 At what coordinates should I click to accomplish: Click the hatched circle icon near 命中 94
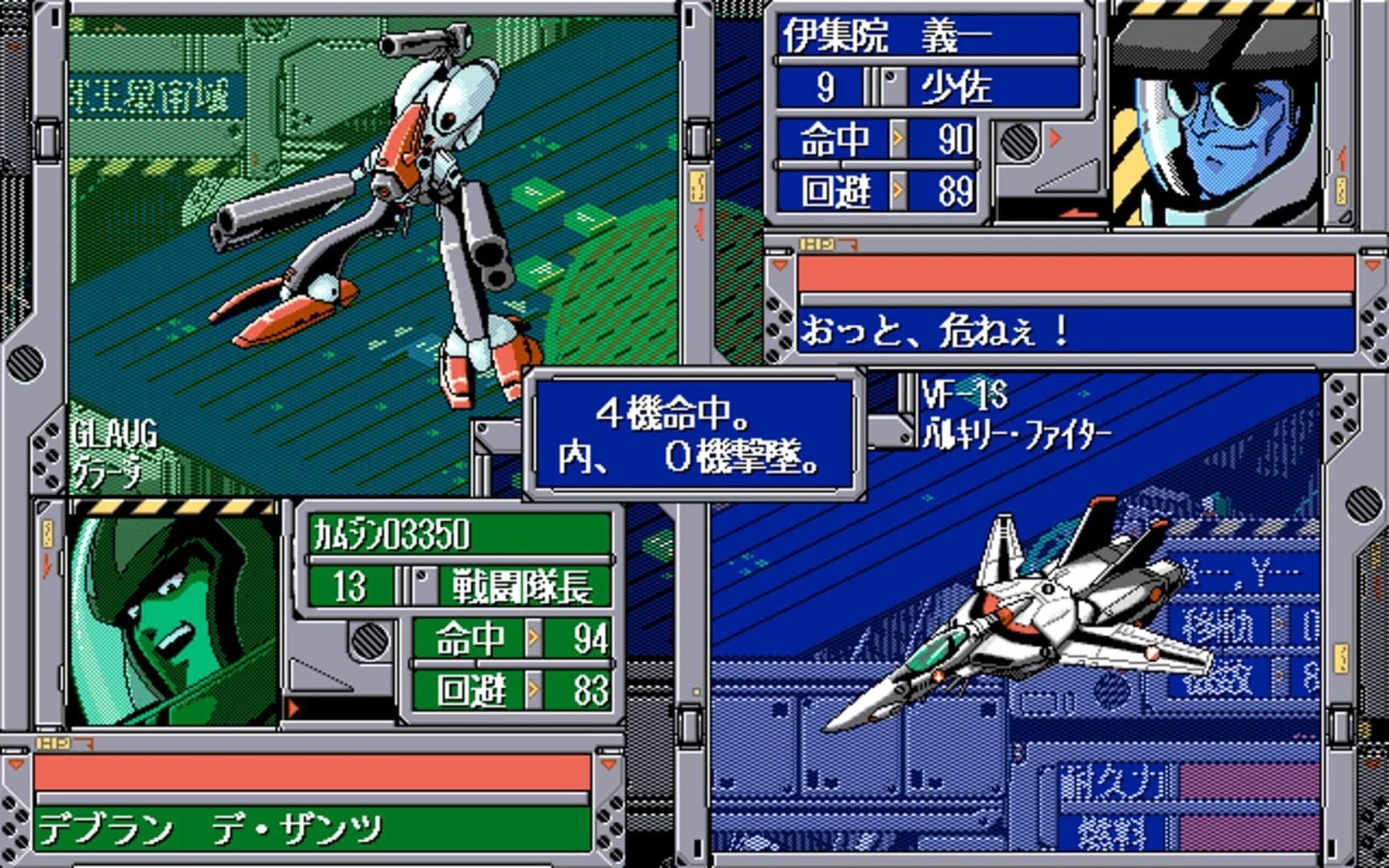[370, 639]
